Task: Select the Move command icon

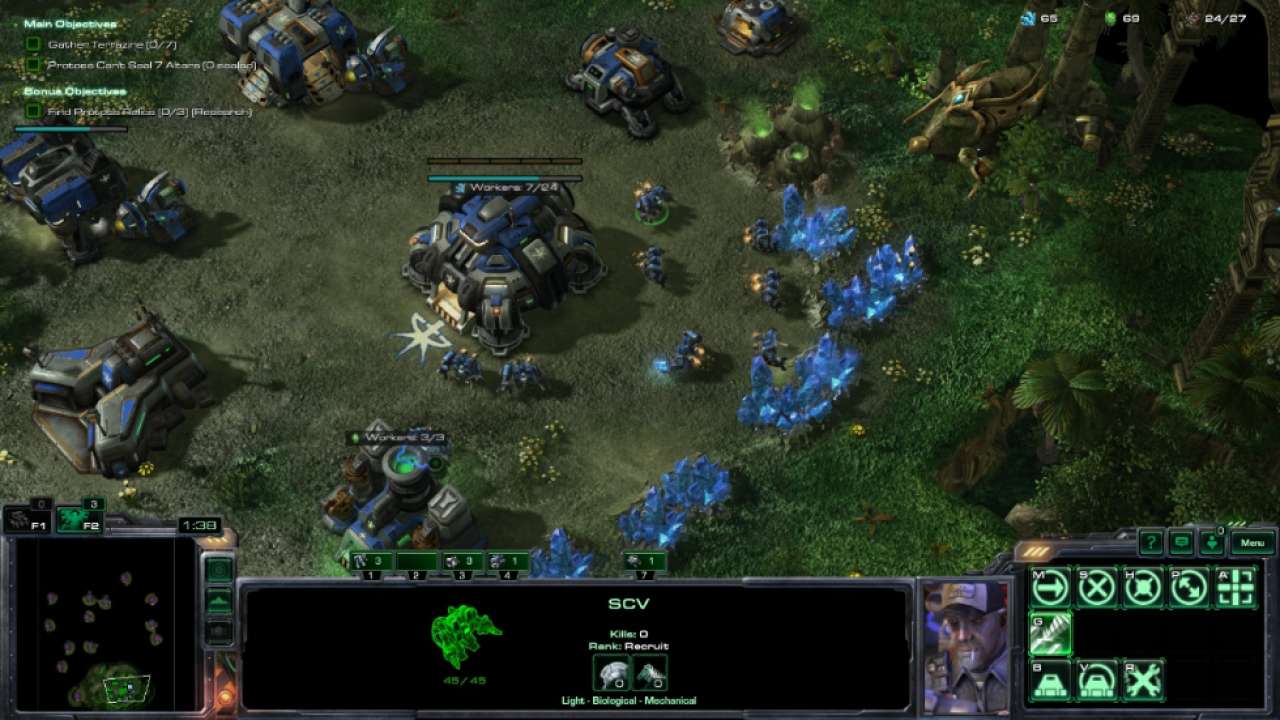Action: point(1049,587)
